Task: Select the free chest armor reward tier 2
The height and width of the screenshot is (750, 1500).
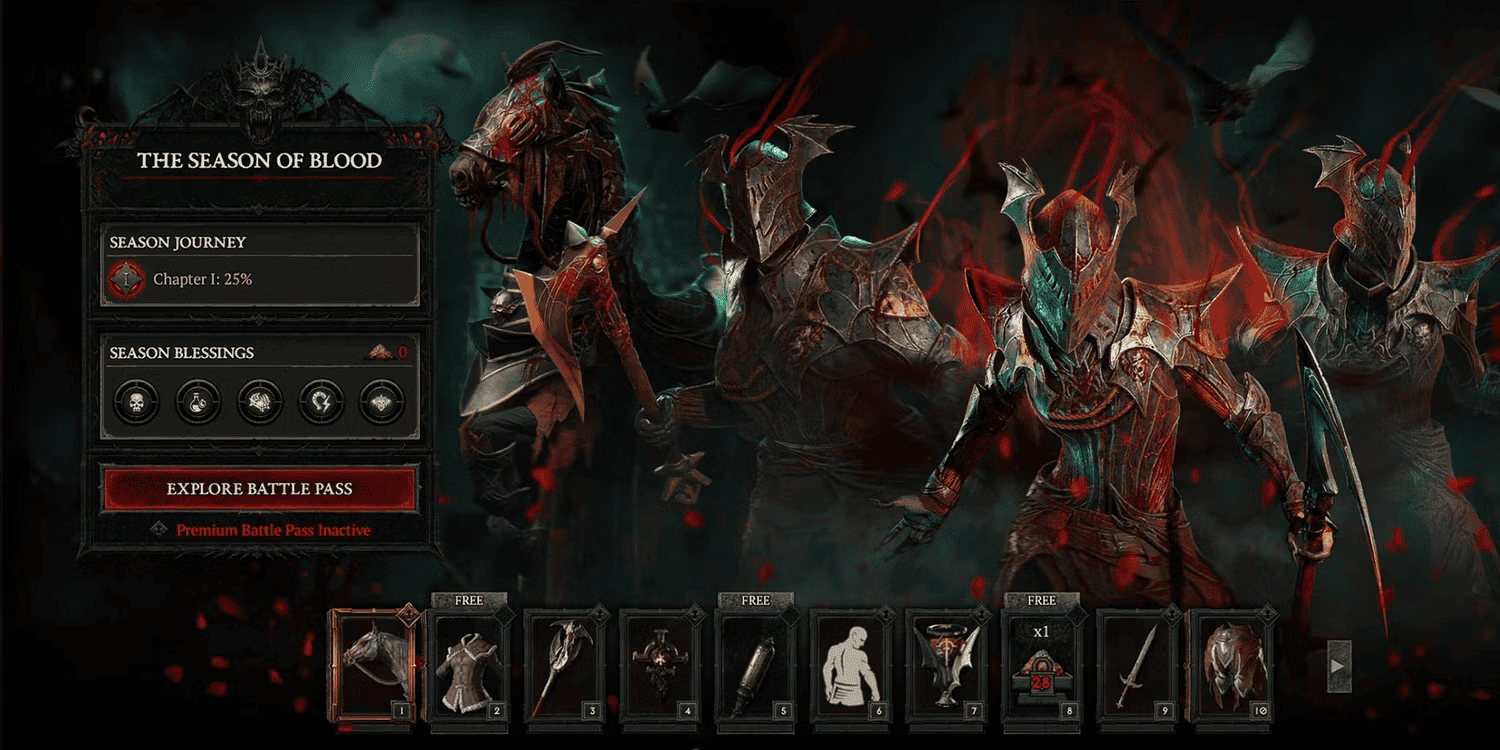Action: click(x=468, y=664)
